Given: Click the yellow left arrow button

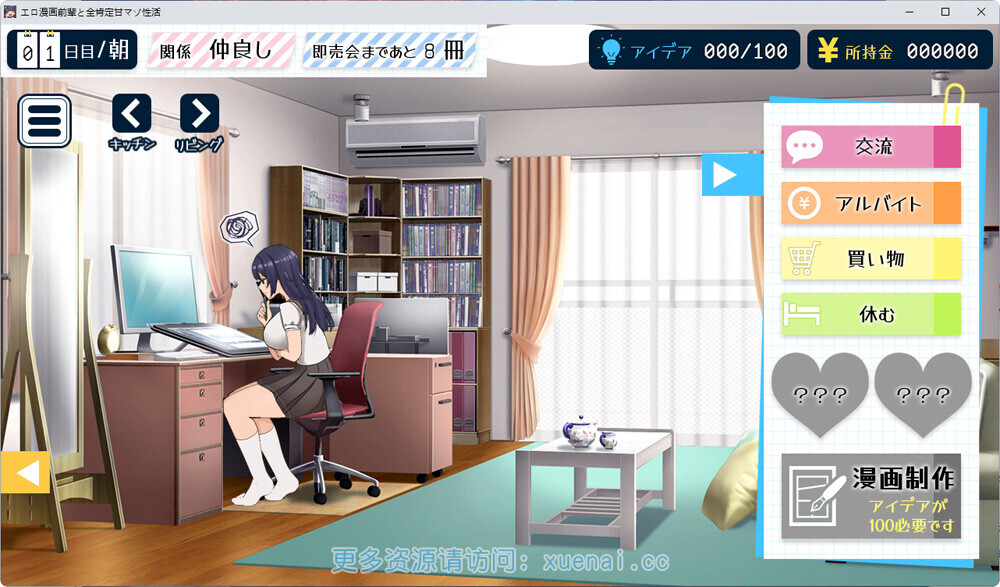Looking at the screenshot, I should [x=25, y=472].
